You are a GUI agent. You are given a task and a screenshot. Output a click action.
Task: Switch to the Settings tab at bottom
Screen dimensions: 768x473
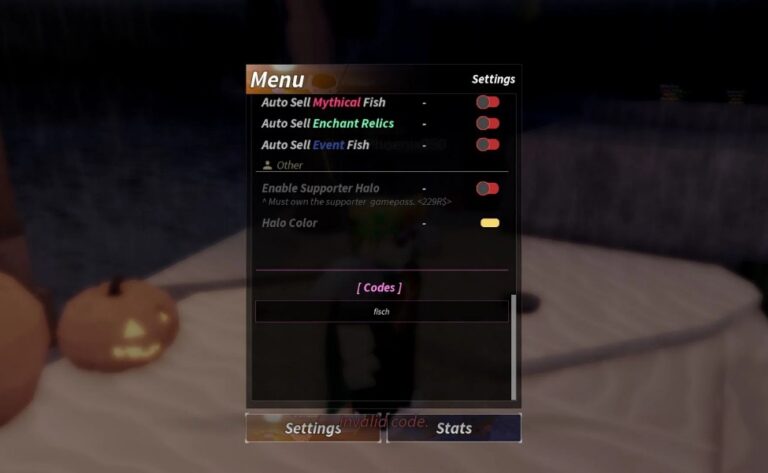(x=313, y=428)
